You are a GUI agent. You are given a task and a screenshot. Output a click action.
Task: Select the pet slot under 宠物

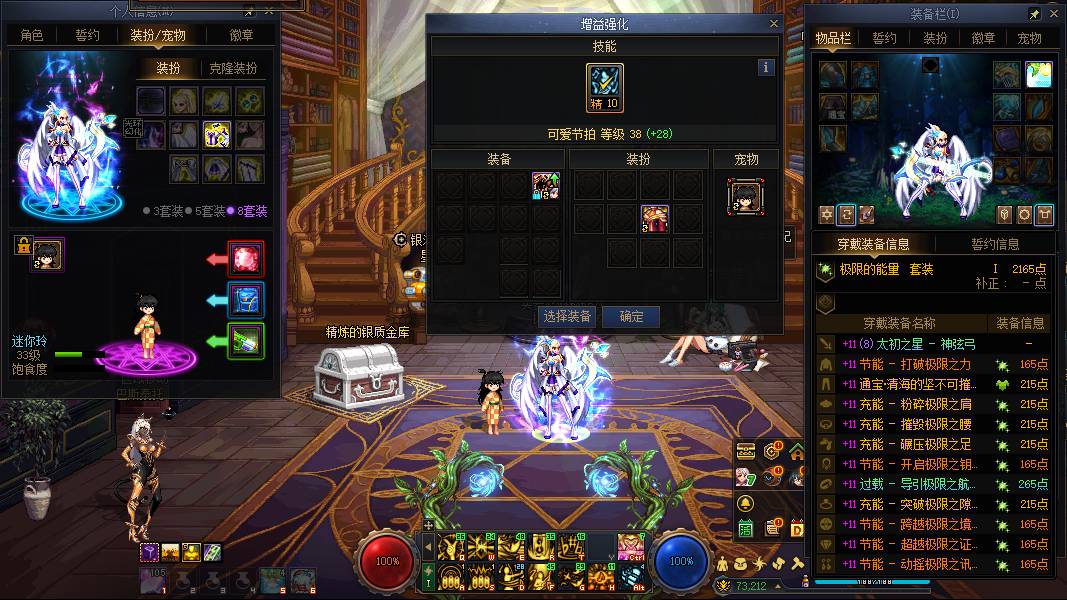click(x=745, y=197)
